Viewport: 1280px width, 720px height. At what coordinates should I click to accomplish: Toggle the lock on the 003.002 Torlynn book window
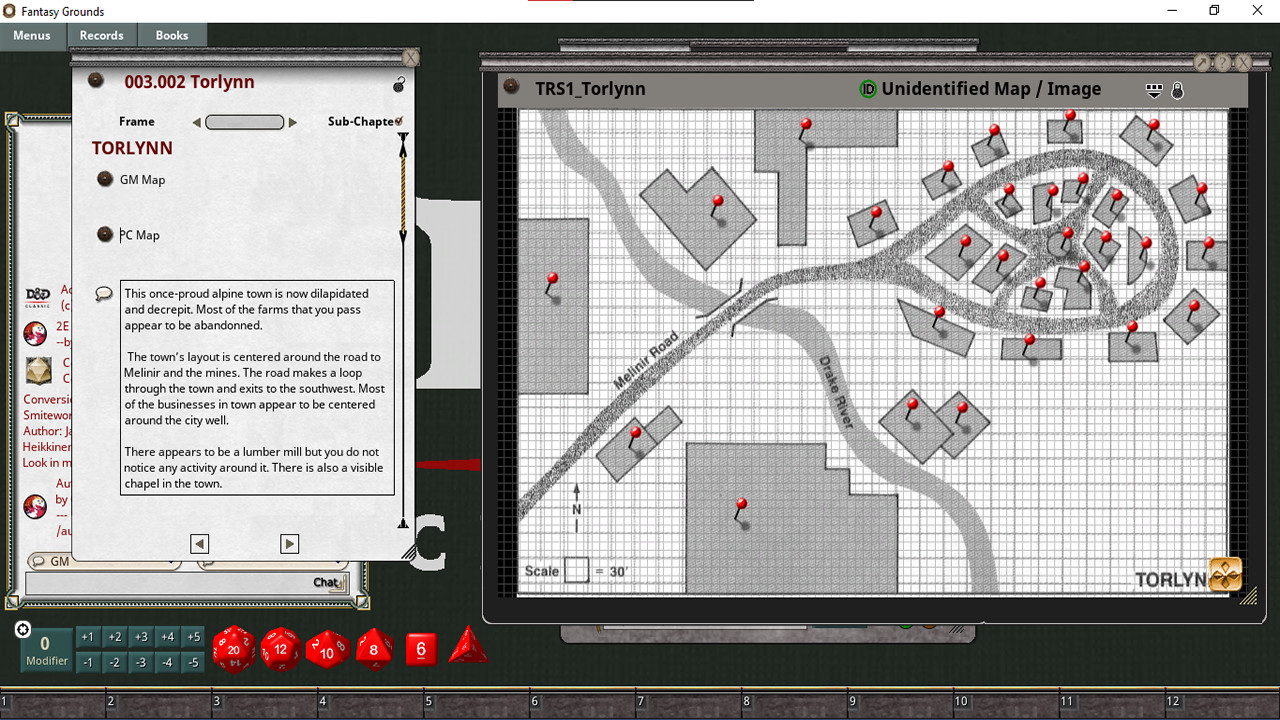click(x=399, y=84)
